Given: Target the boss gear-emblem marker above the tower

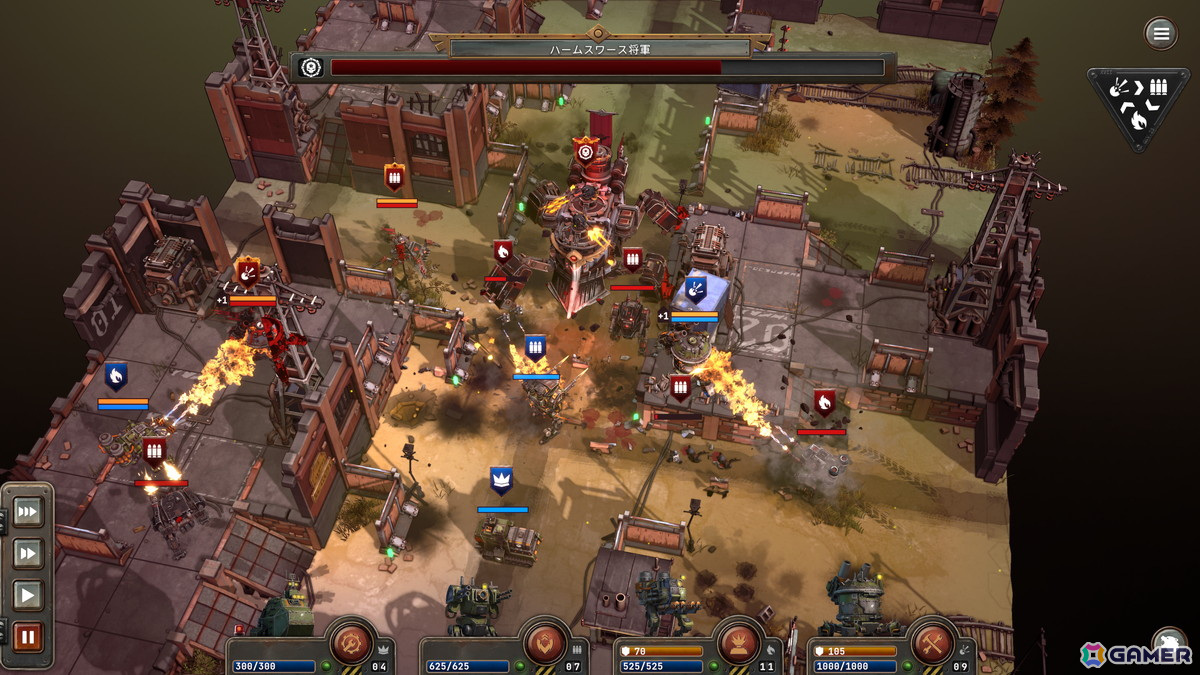Looking at the screenshot, I should pyautogui.click(x=585, y=151).
